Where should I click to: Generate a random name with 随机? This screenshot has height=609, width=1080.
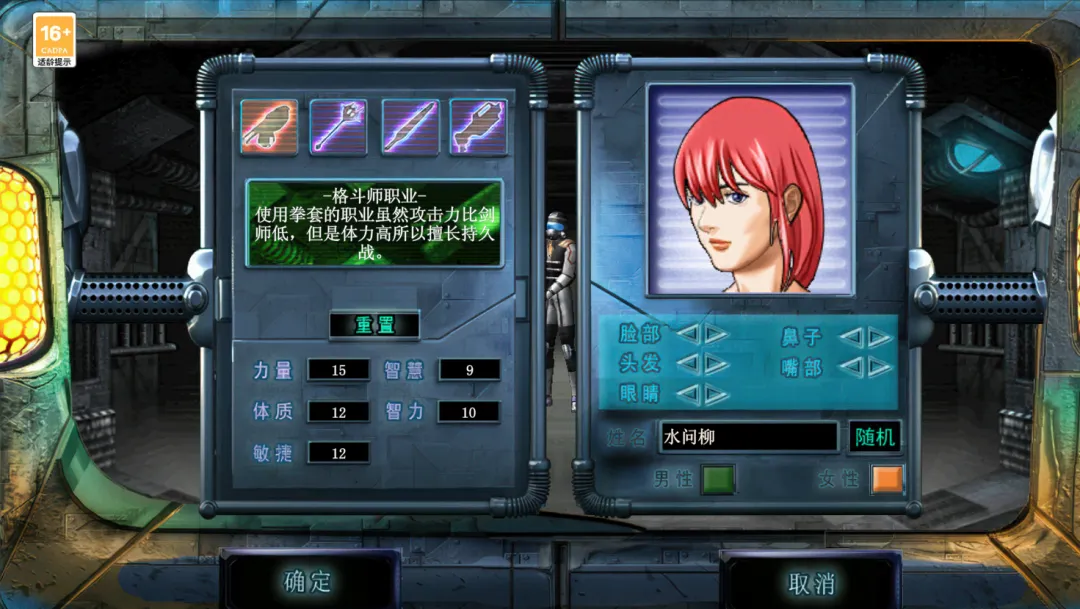point(875,437)
